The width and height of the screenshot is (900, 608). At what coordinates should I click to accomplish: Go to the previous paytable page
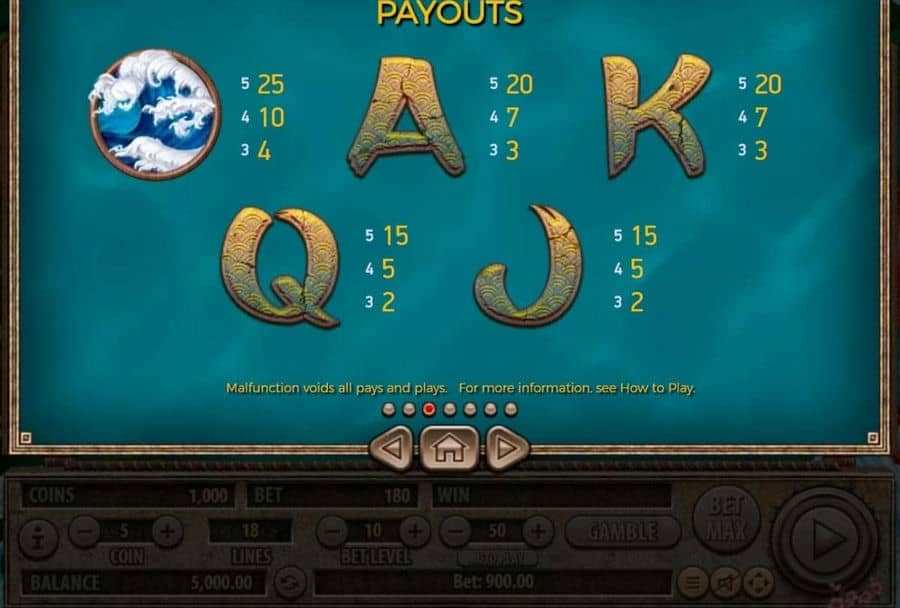391,448
